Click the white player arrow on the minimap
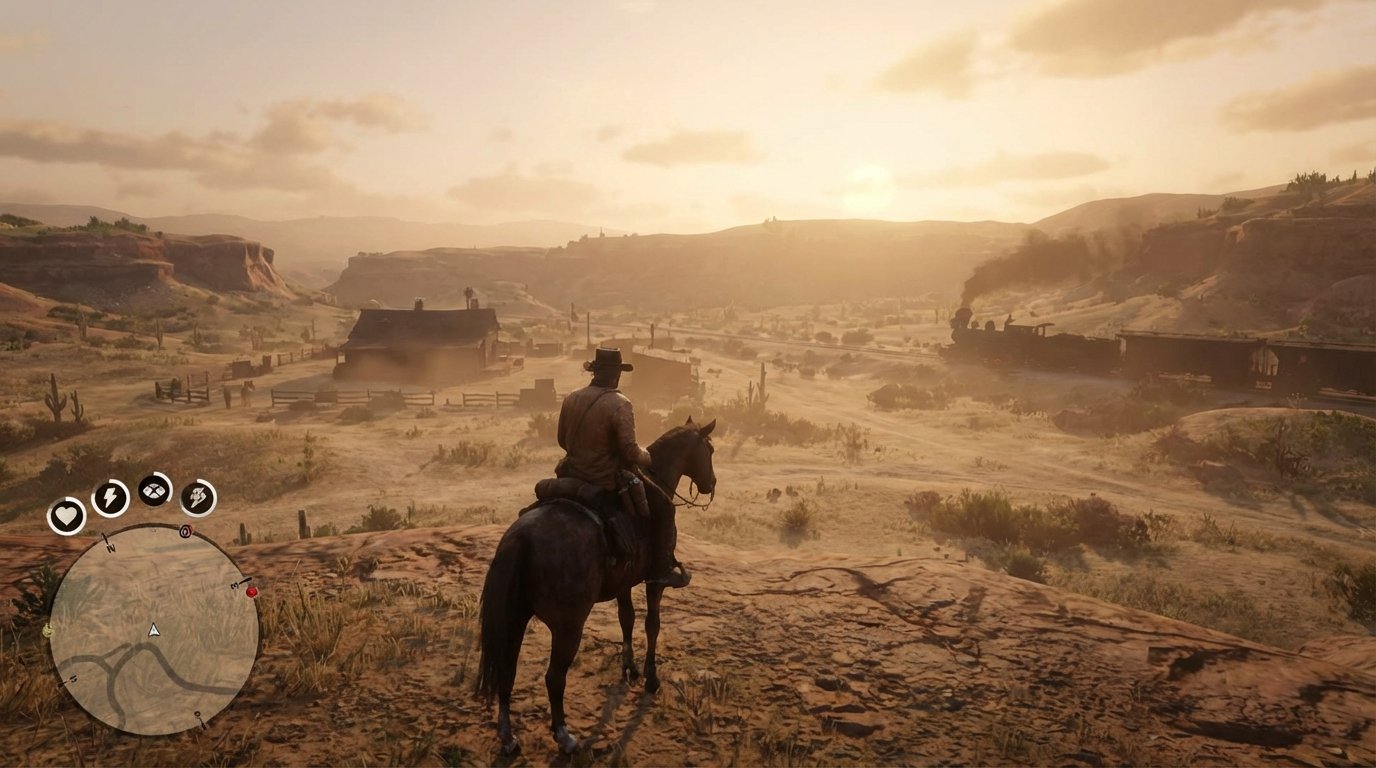 click(x=154, y=630)
